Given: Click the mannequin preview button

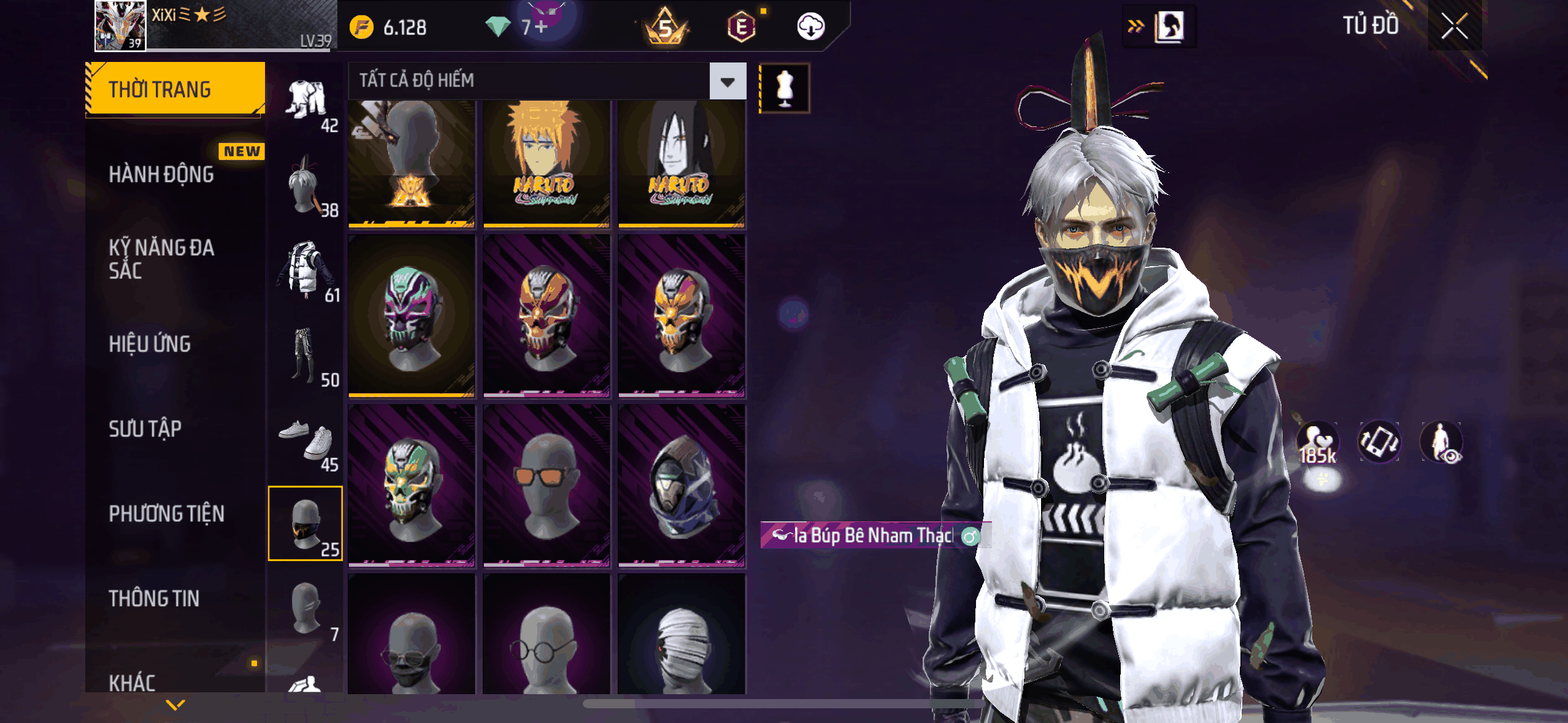Looking at the screenshot, I should [785, 88].
